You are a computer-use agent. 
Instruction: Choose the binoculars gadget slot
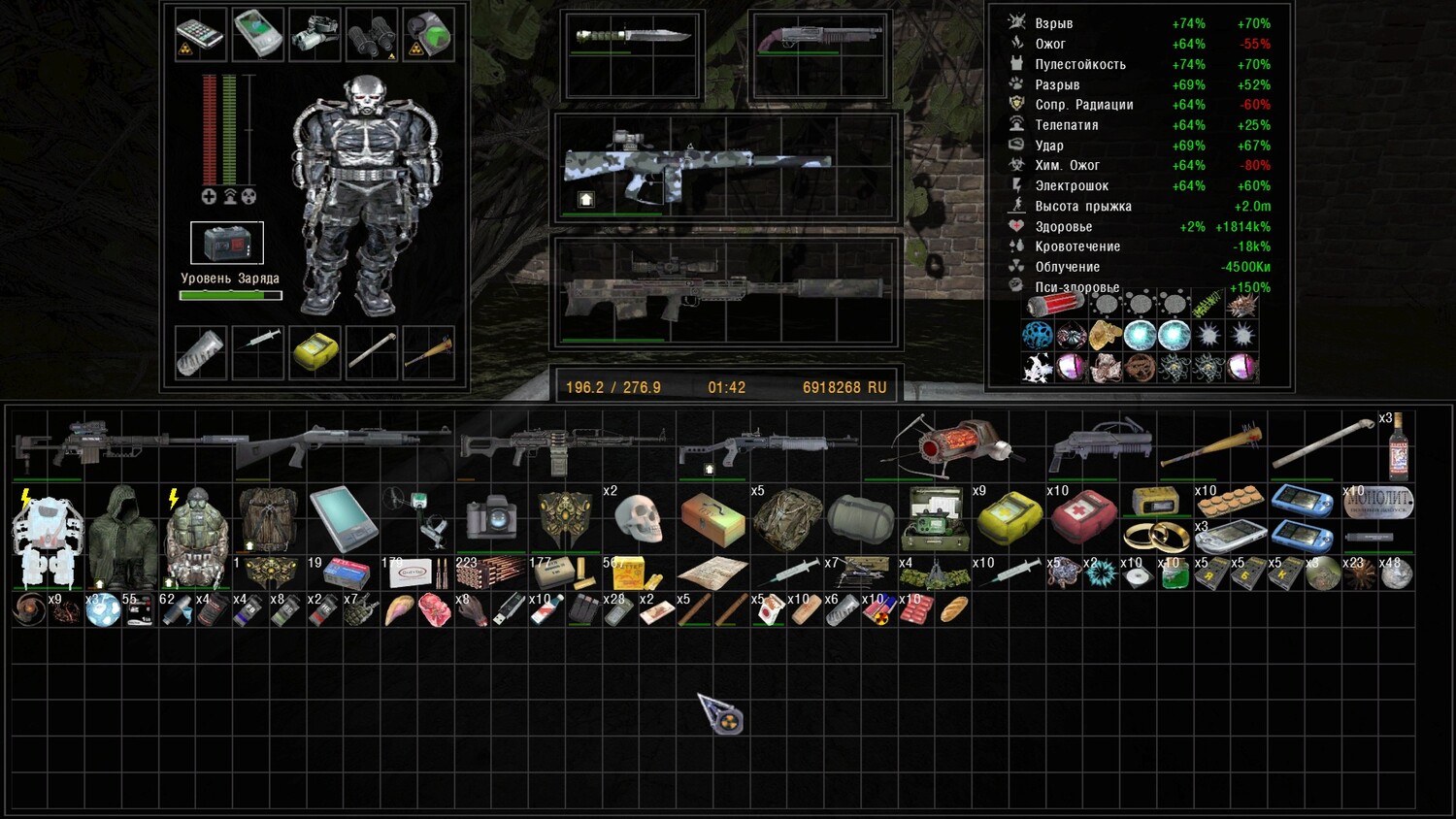click(371, 35)
